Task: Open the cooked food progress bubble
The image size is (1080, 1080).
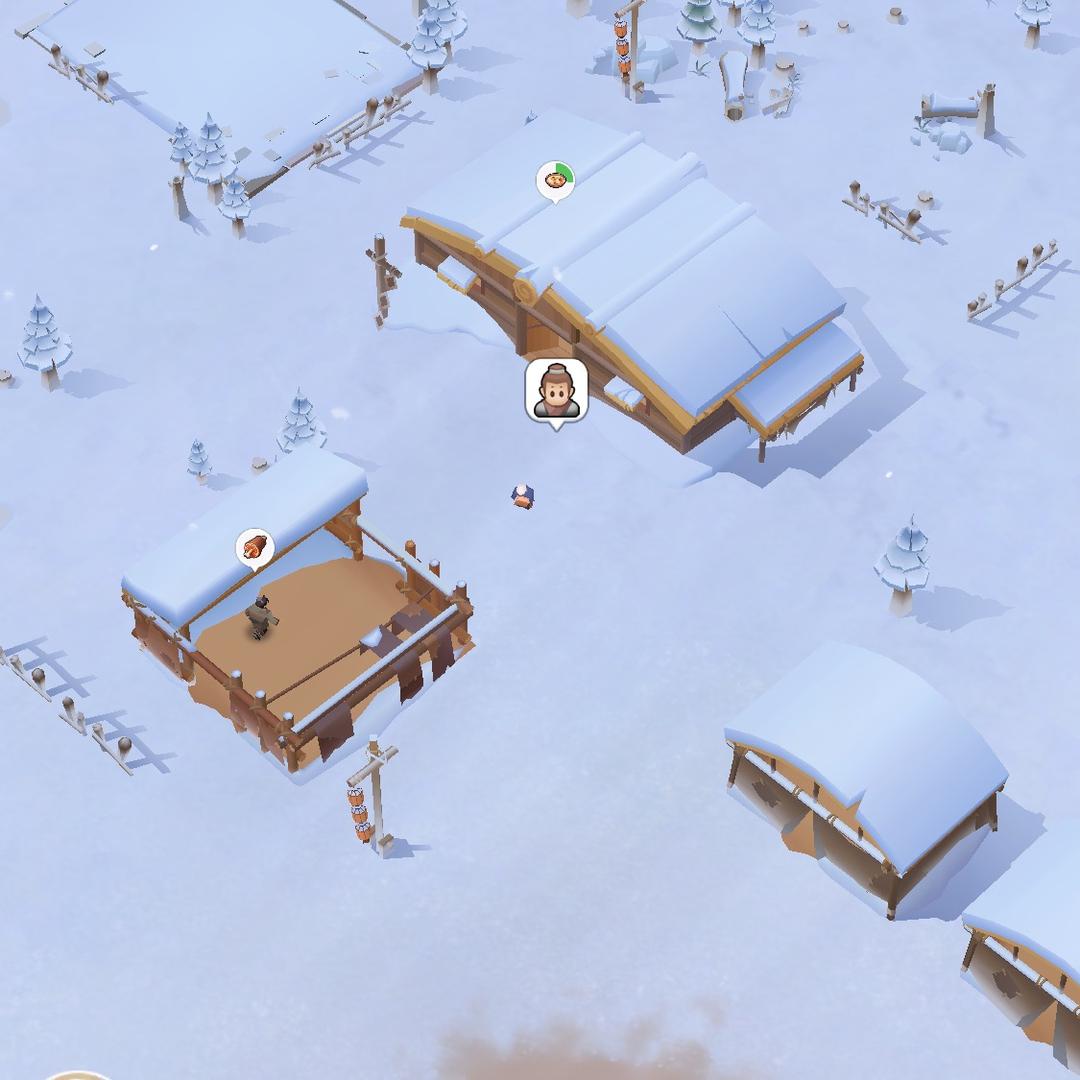Action: [x=555, y=181]
